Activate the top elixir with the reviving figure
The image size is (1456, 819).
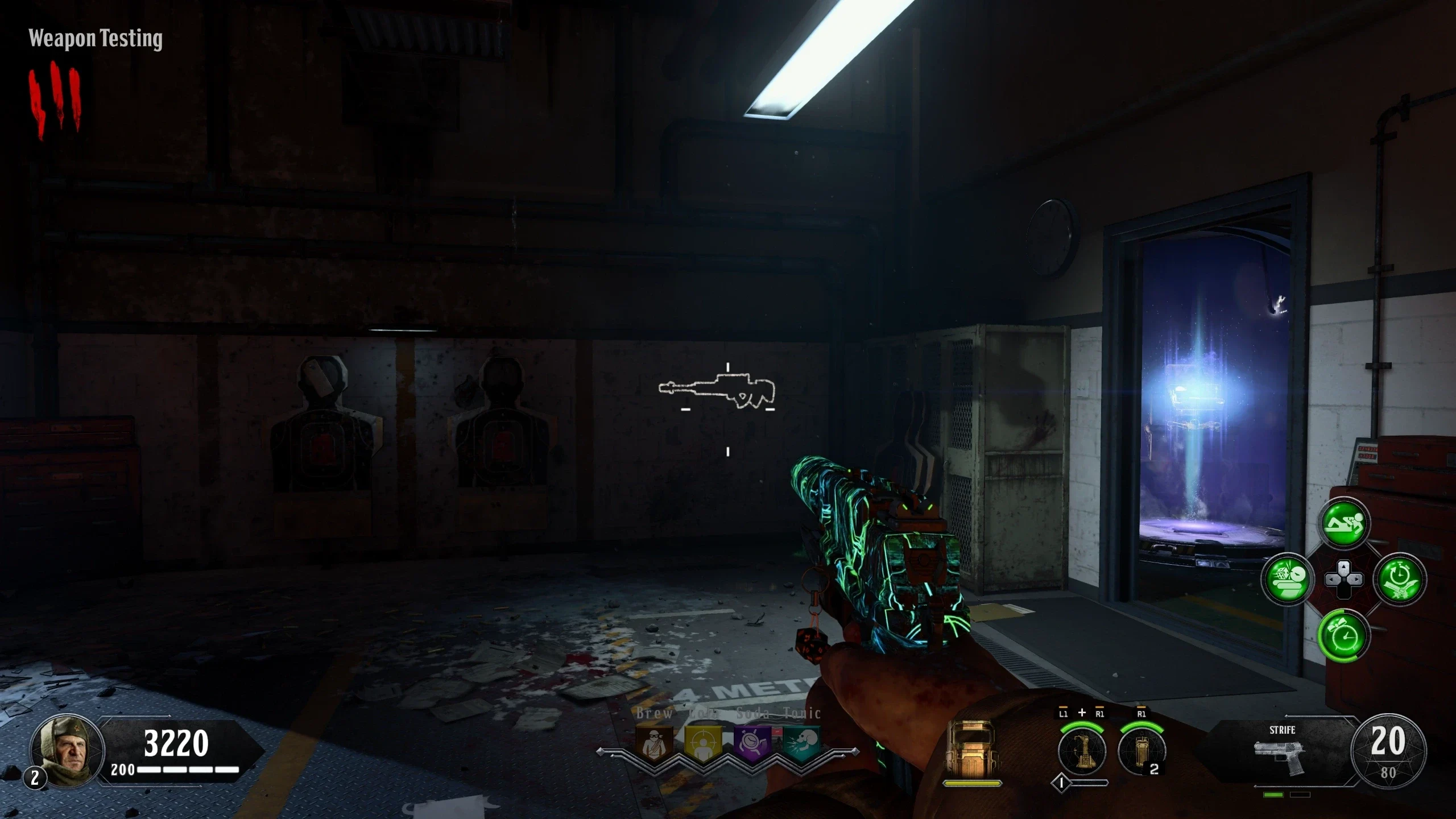tap(1343, 523)
